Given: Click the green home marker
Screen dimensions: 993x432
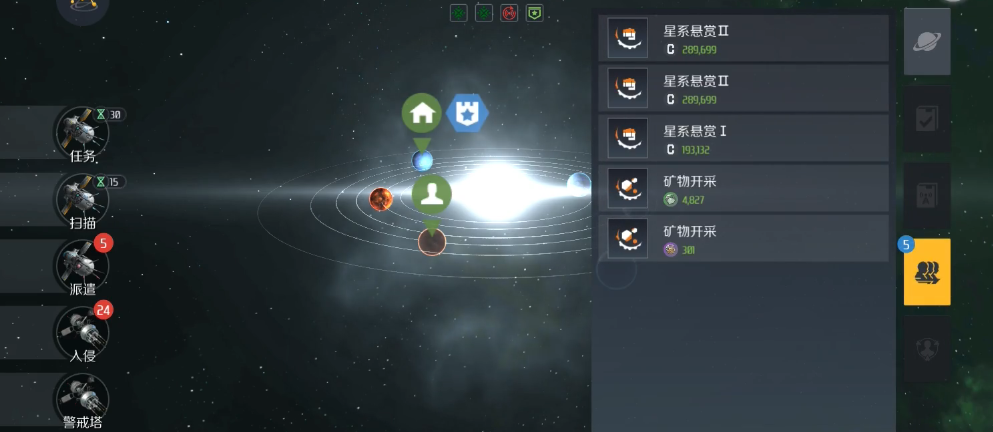Looking at the screenshot, I should (422, 113).
